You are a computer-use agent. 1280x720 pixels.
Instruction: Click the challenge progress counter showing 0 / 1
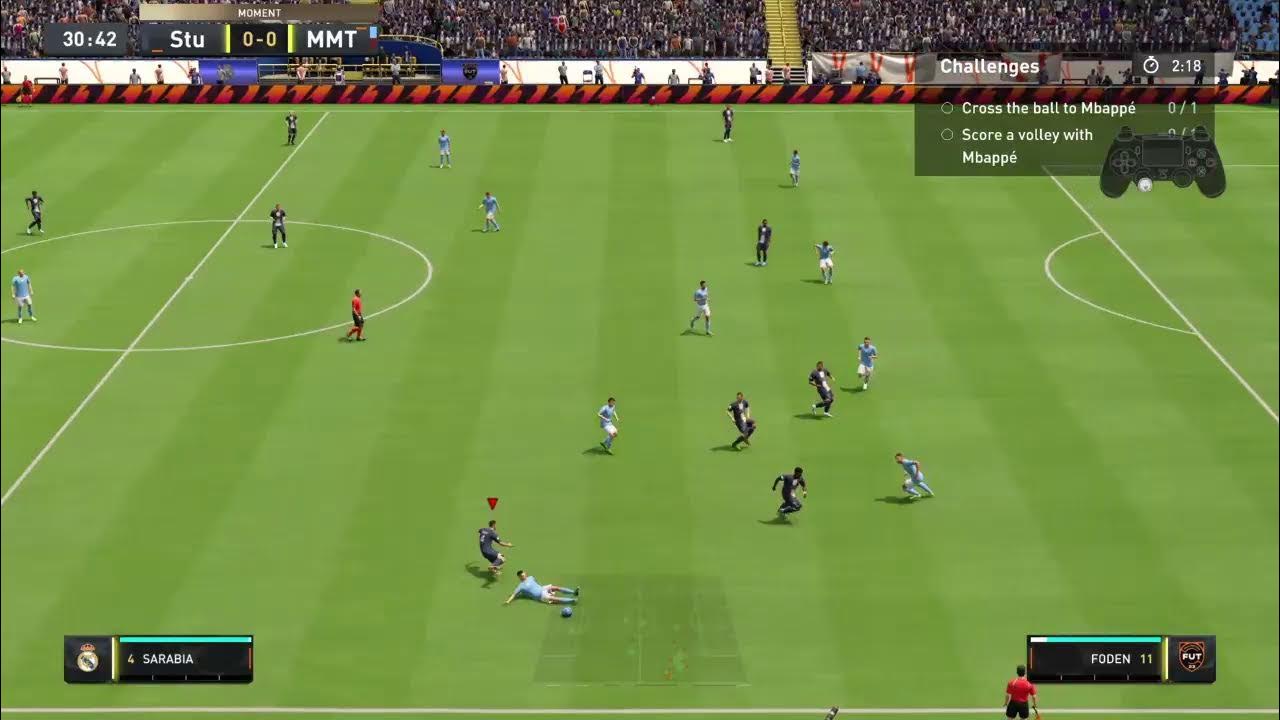1184,107
